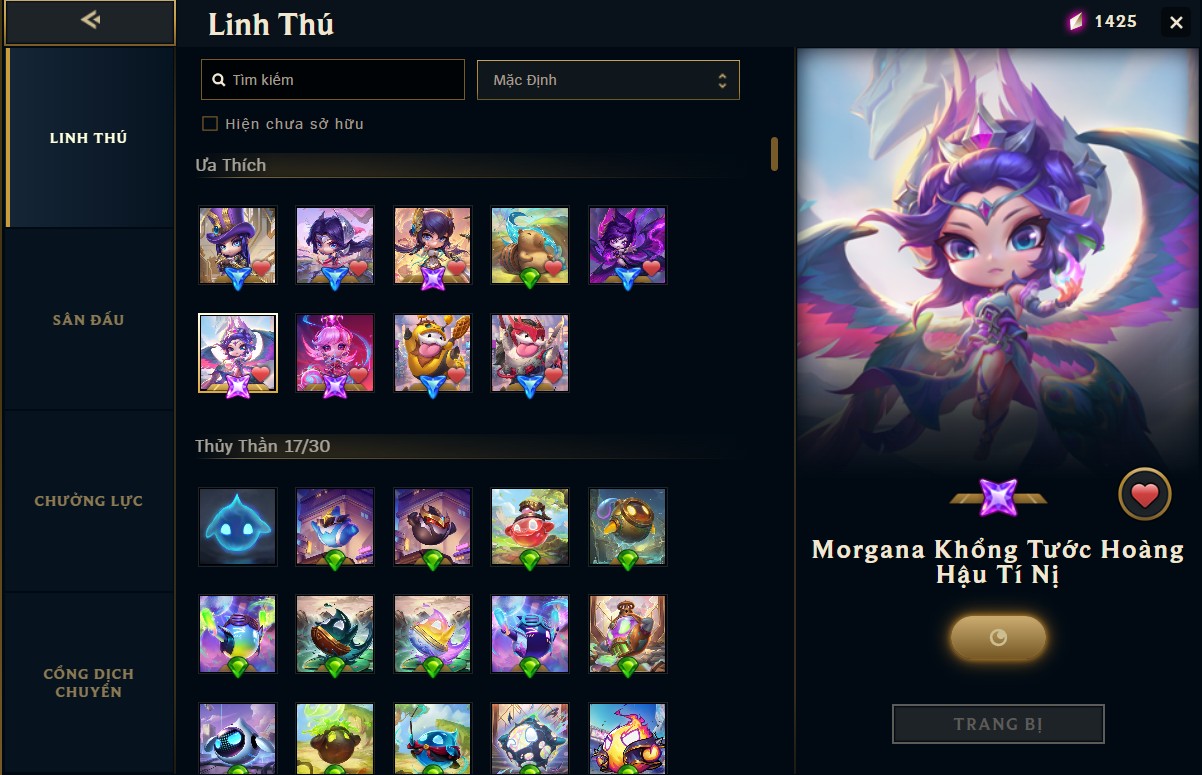
Task: Open the Chưởng Lực tab
Action: tap(89, 501)
